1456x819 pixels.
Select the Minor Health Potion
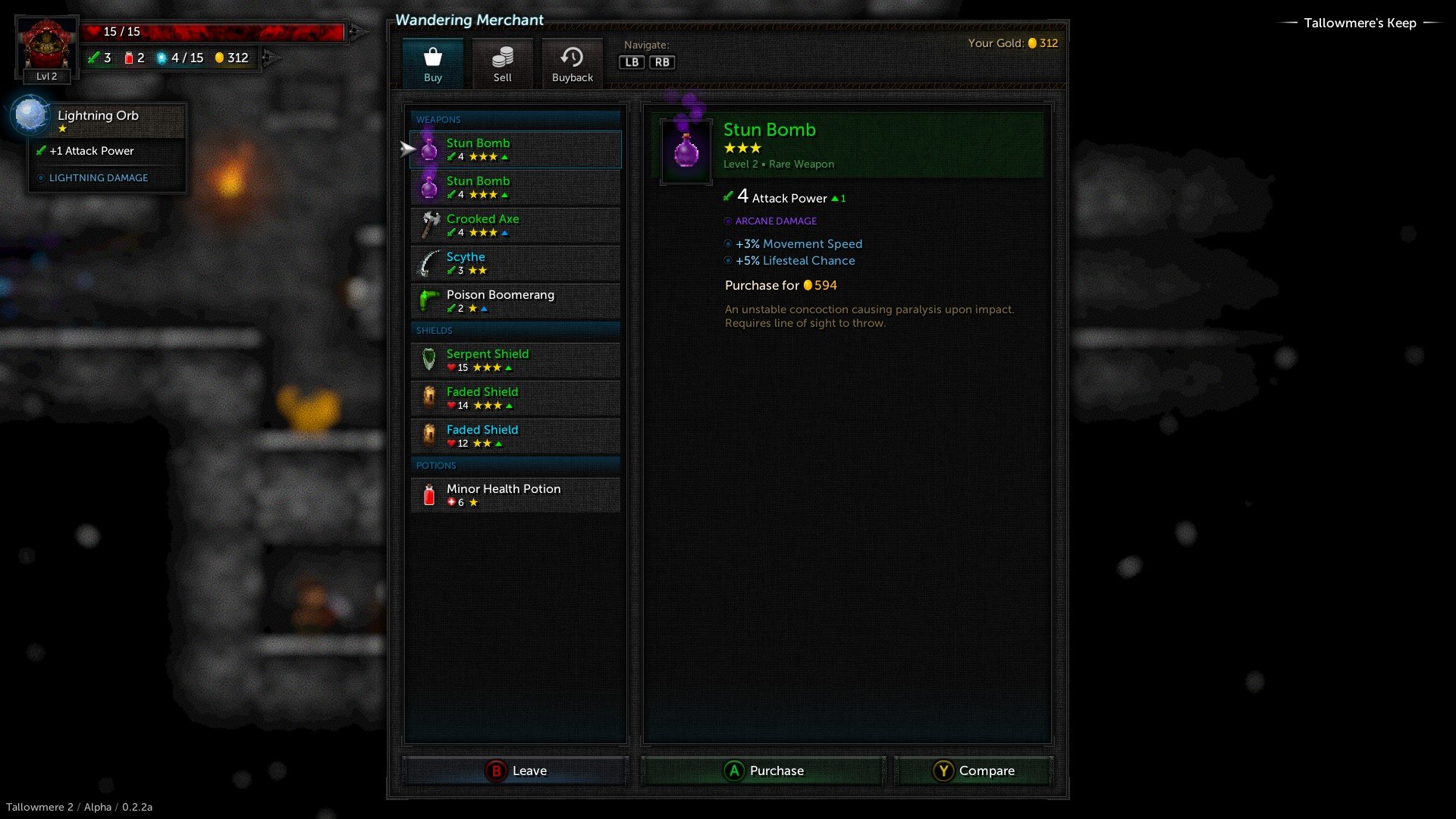pos(516,495)
